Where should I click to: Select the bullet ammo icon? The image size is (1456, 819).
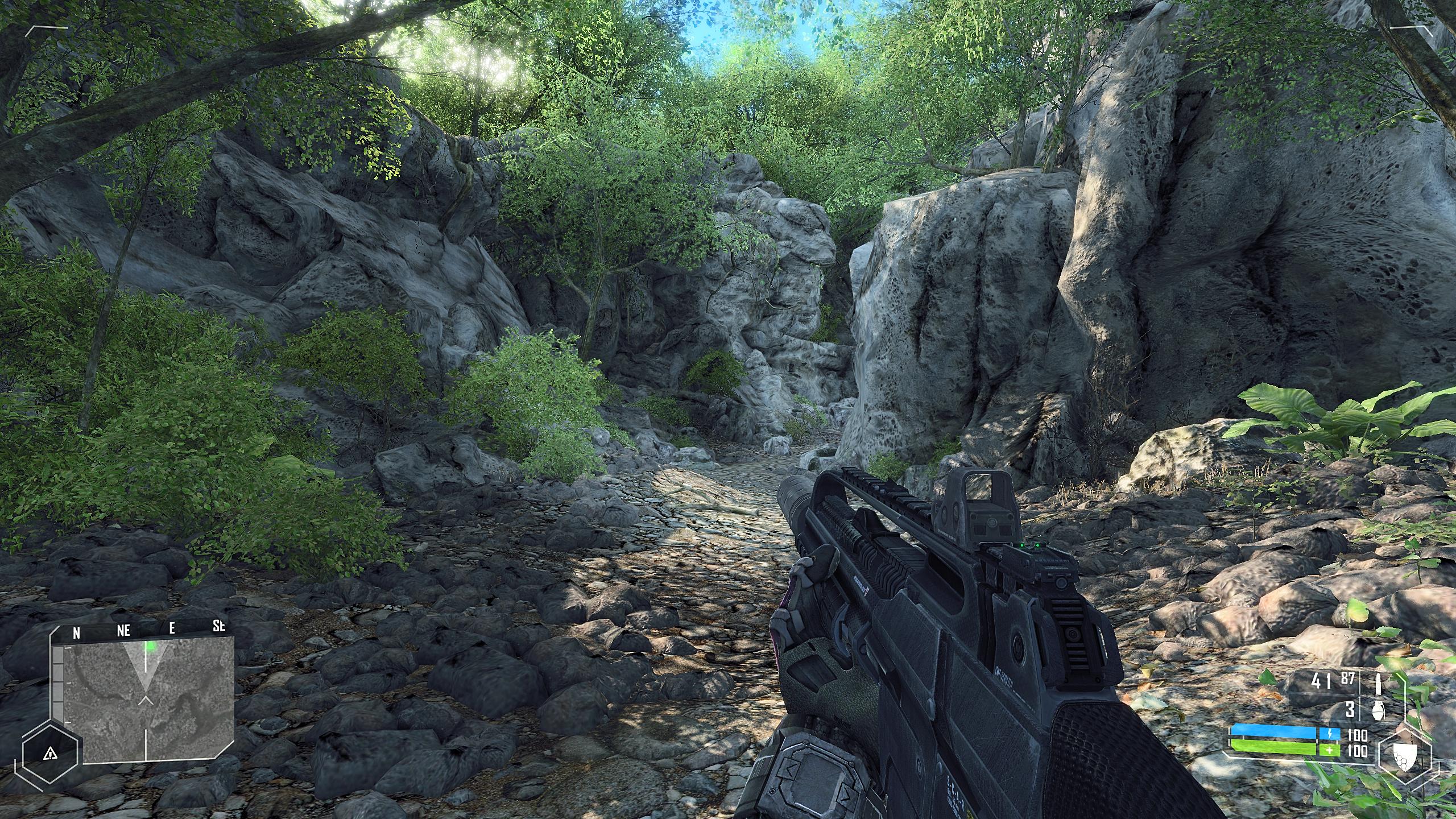(x=1378, y=683)
